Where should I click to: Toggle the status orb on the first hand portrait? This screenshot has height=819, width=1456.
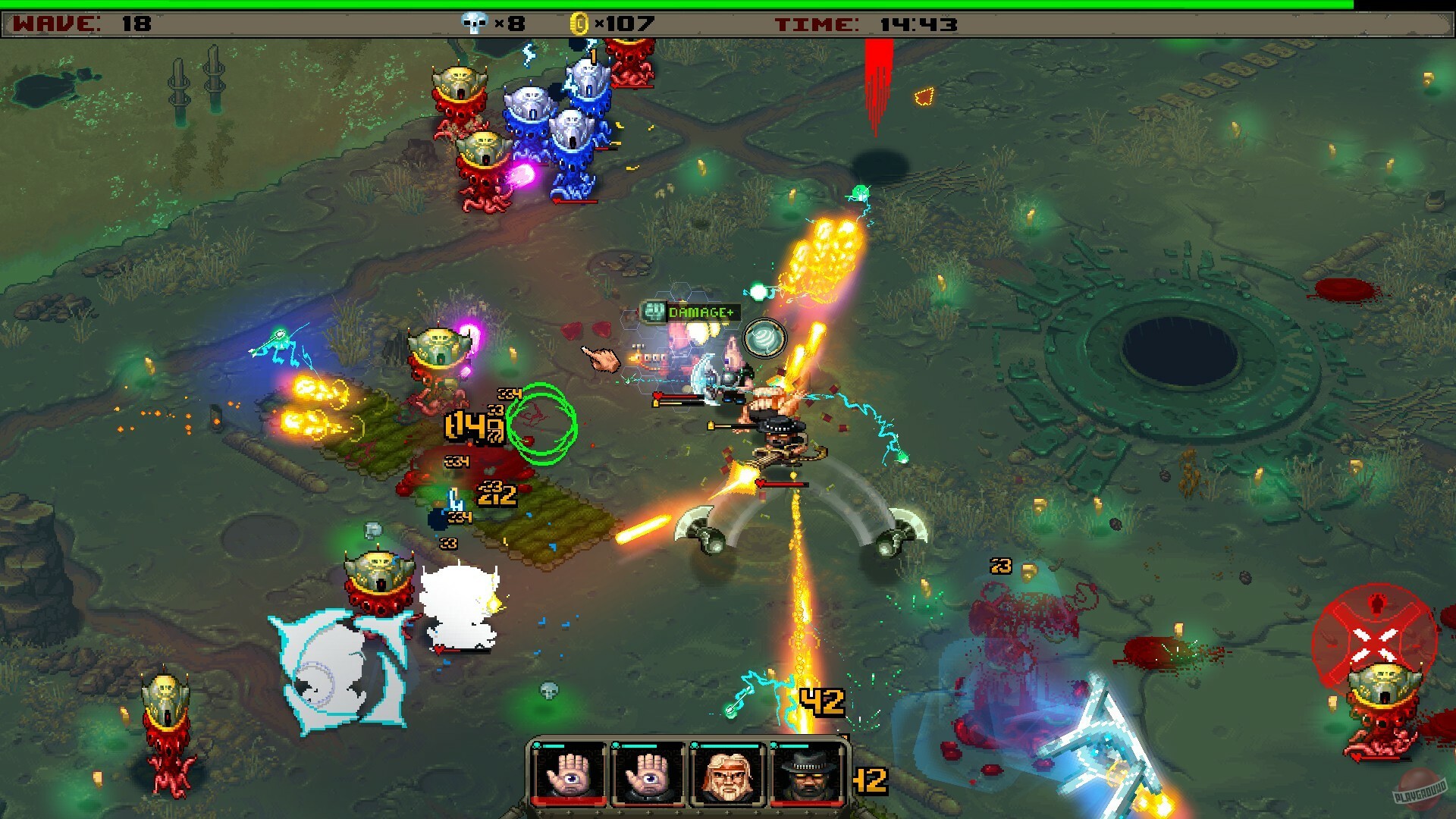tap(537, 746)
